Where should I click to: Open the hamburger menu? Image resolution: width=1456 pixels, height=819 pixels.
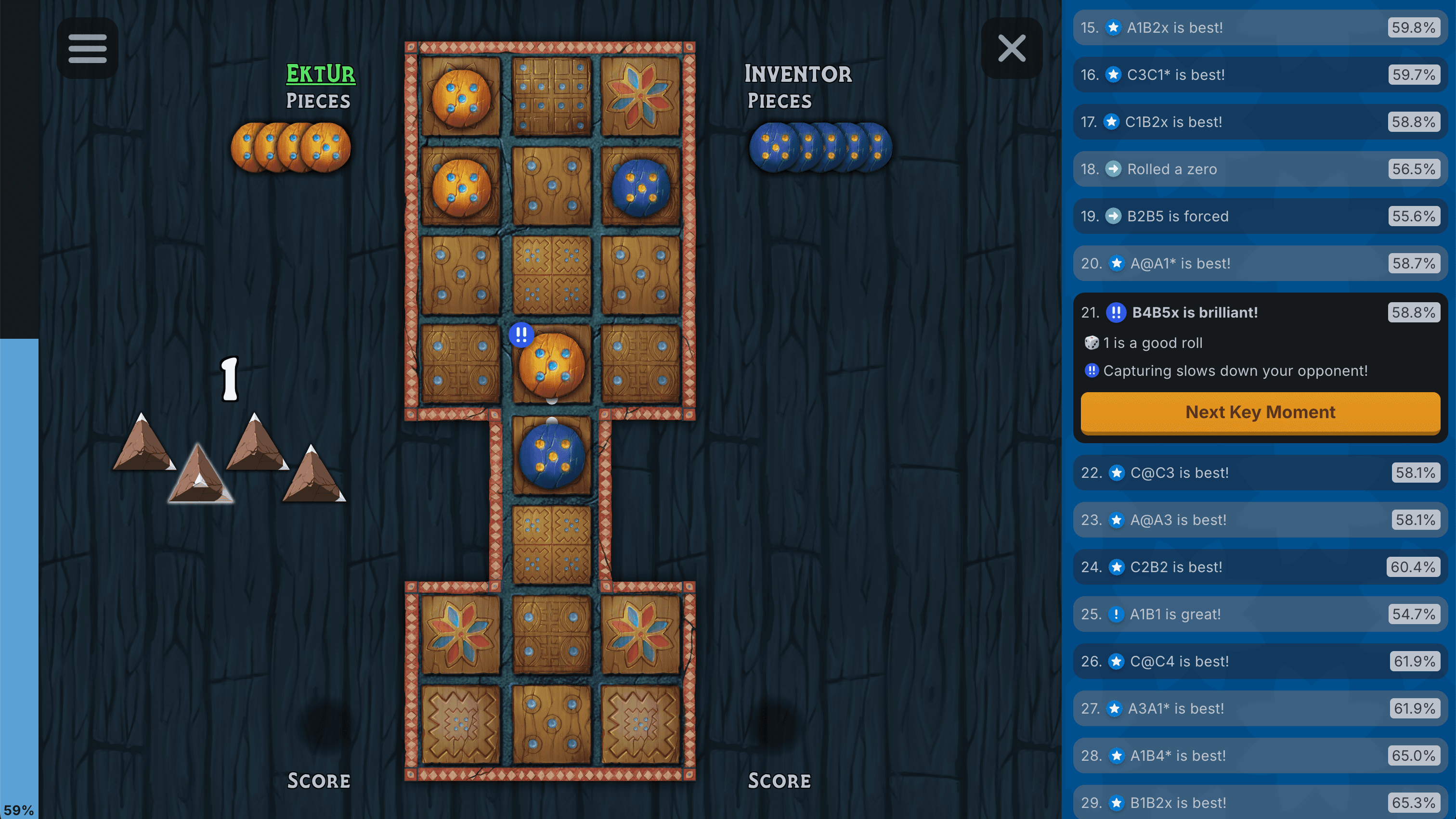[87, 48]
